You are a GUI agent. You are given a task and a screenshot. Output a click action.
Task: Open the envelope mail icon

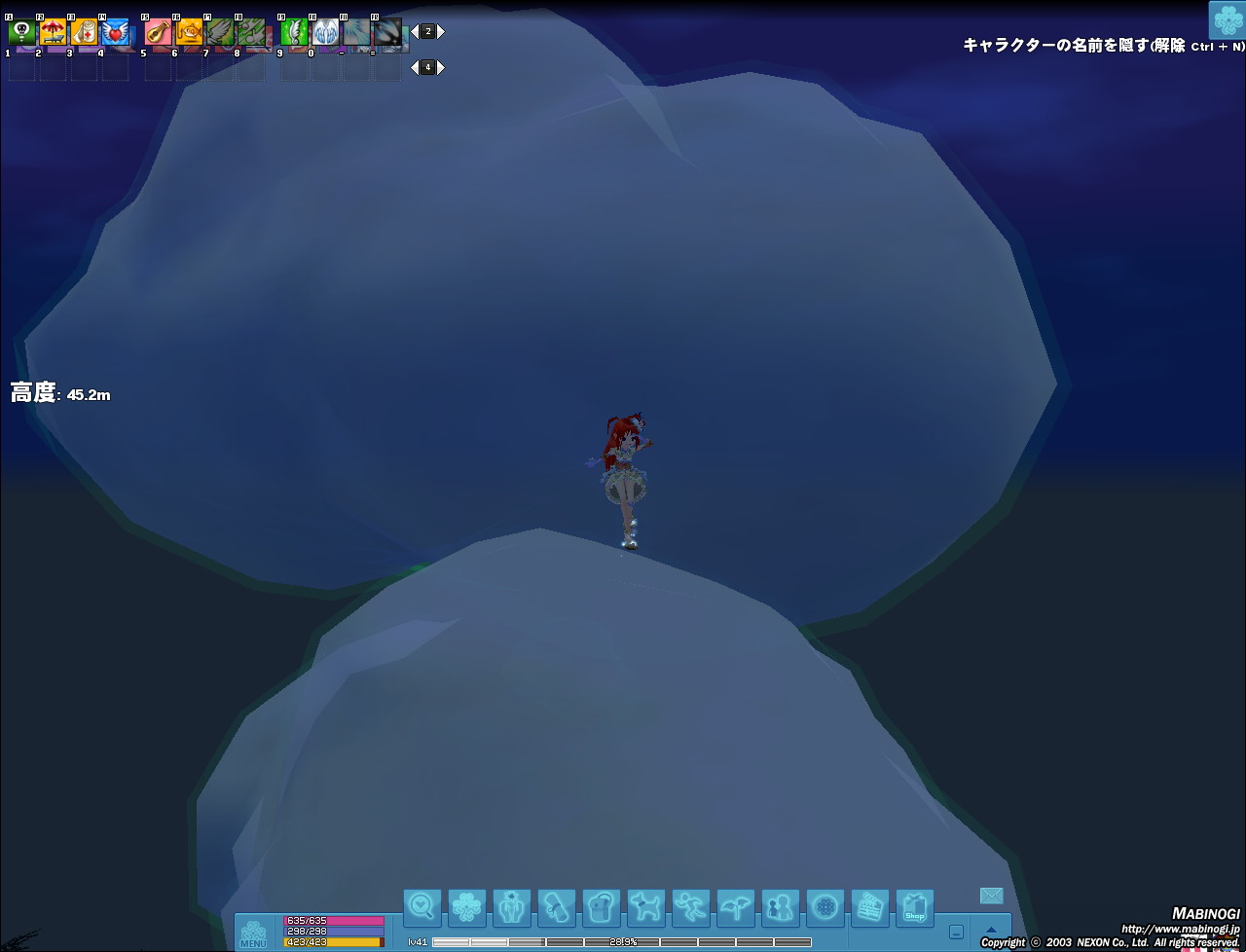[x=991, y=896]
